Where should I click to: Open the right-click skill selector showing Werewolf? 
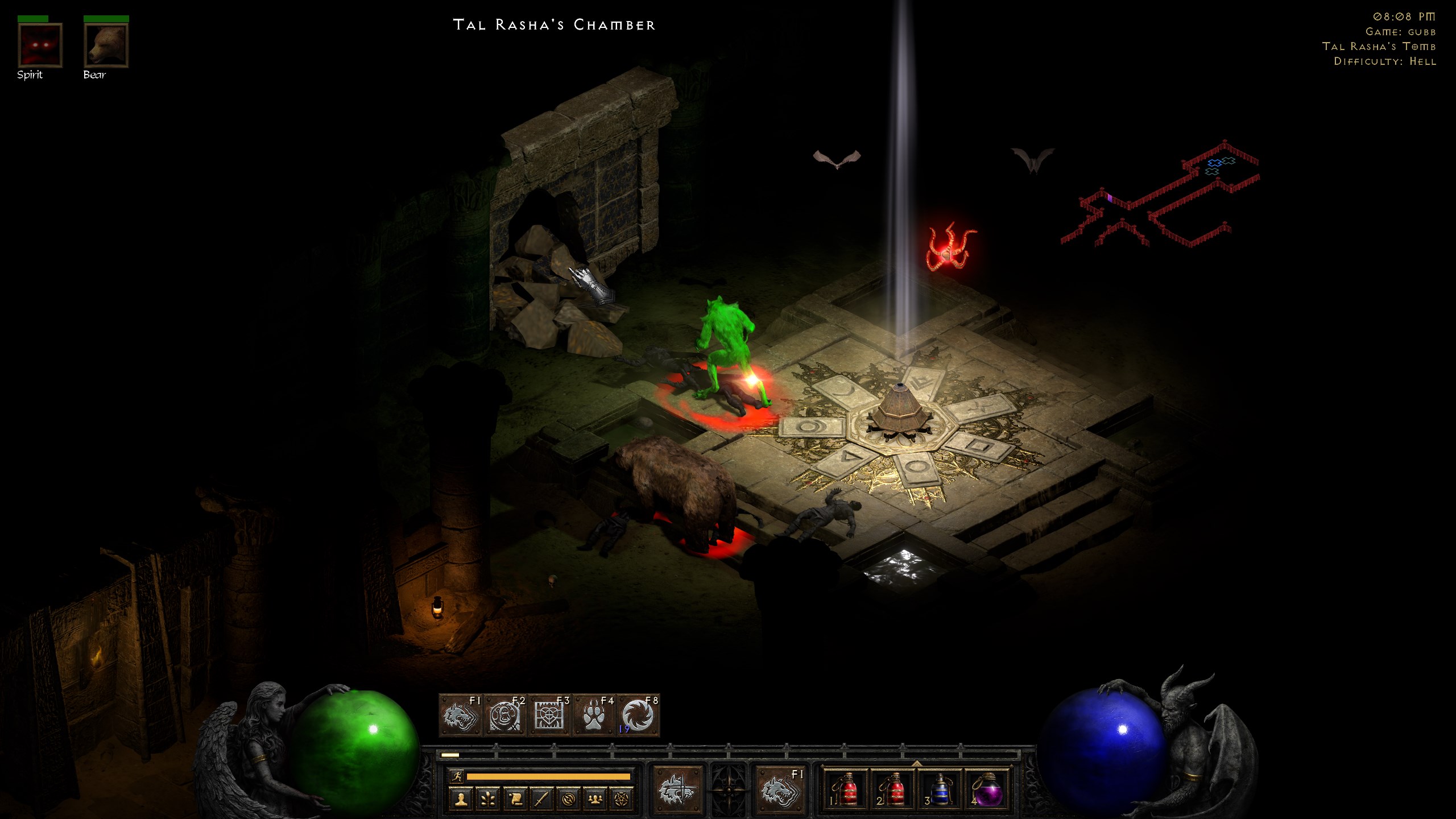coord(779,790)
